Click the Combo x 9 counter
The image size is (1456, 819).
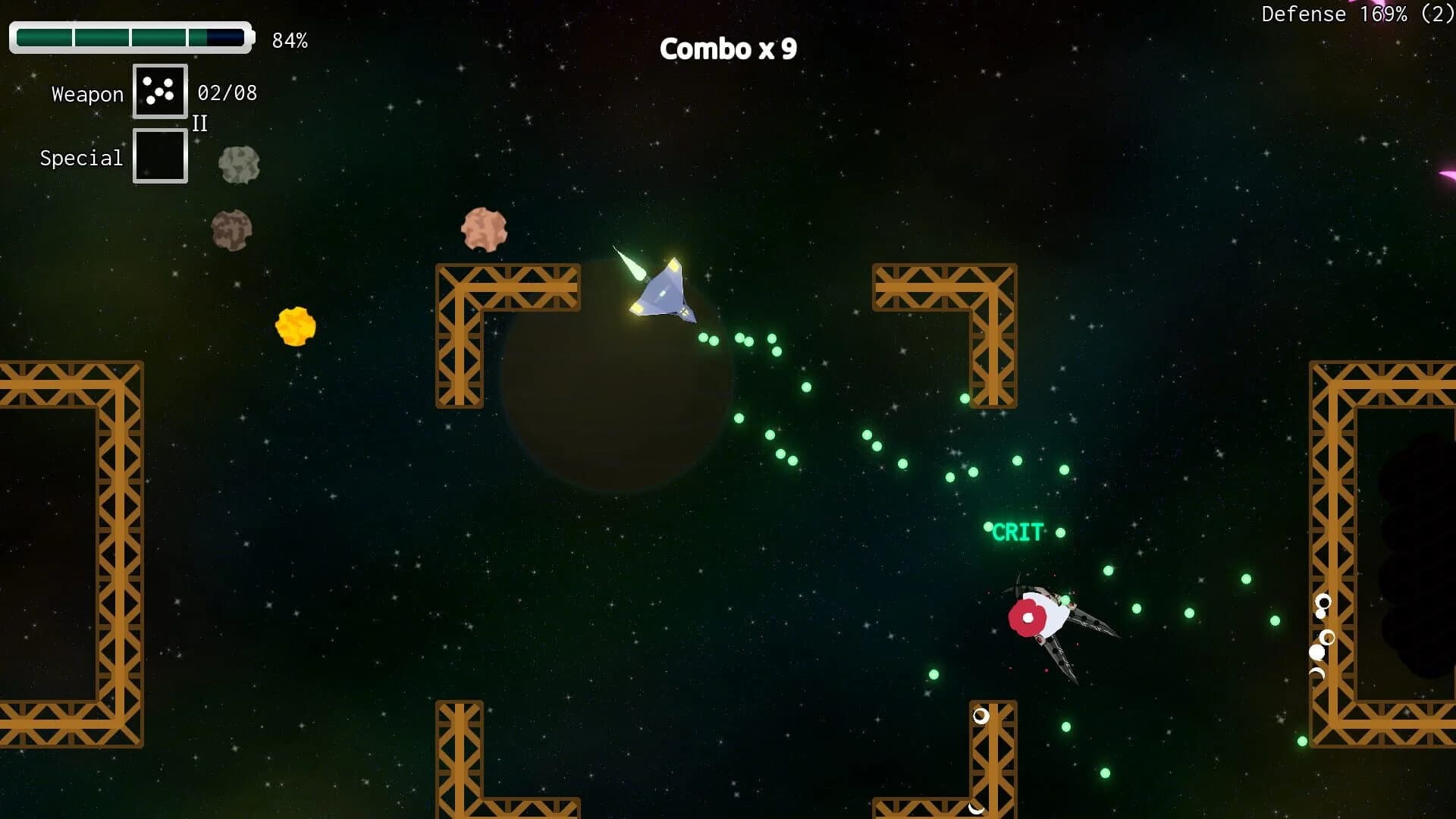(728, 49)
